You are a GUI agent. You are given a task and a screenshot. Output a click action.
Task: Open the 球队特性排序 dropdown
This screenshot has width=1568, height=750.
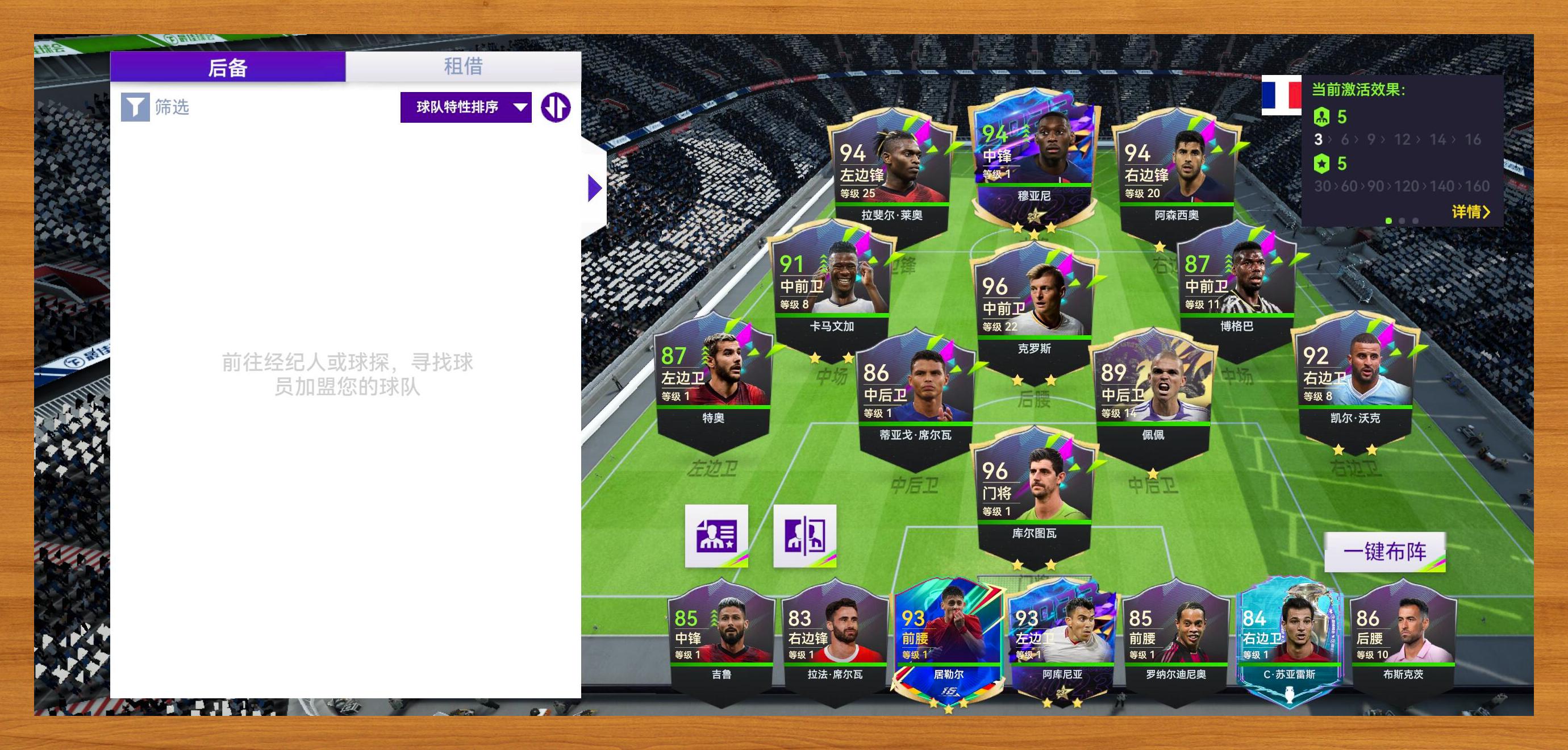466,108
